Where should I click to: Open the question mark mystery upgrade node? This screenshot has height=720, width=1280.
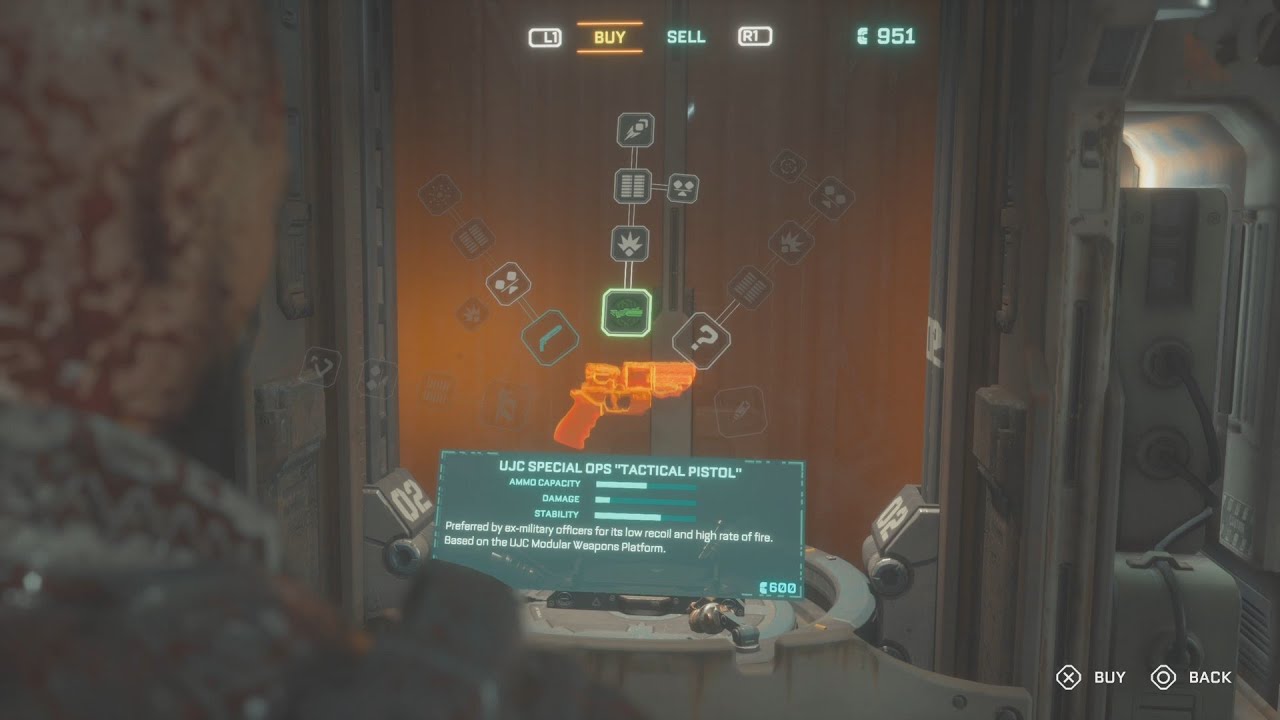(x=702, y=338)
